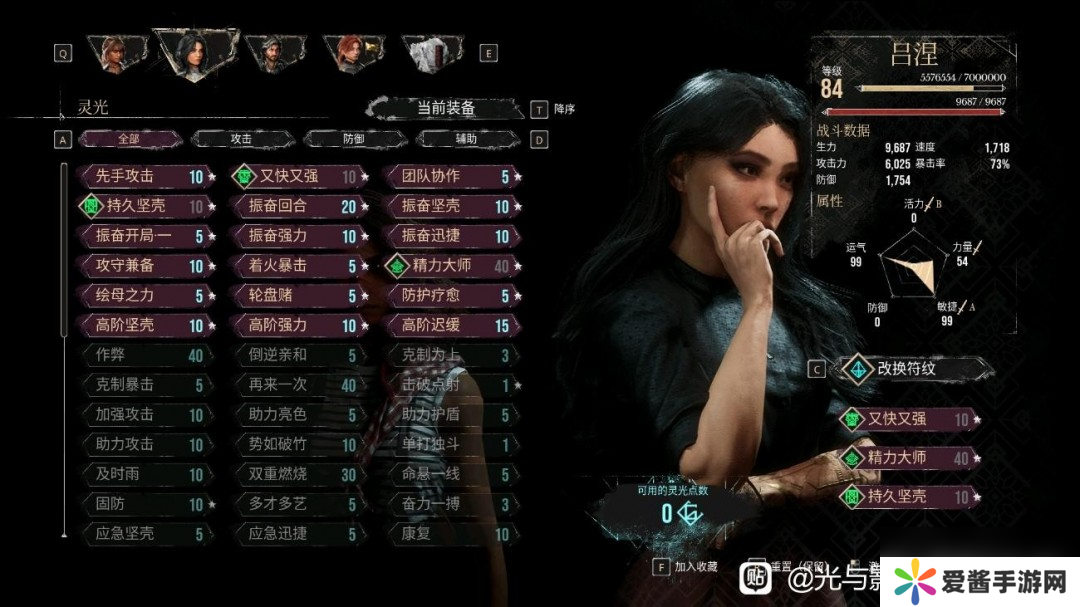
Task: Click the 精力大师 entry in the list
Action: pos(451,266)
